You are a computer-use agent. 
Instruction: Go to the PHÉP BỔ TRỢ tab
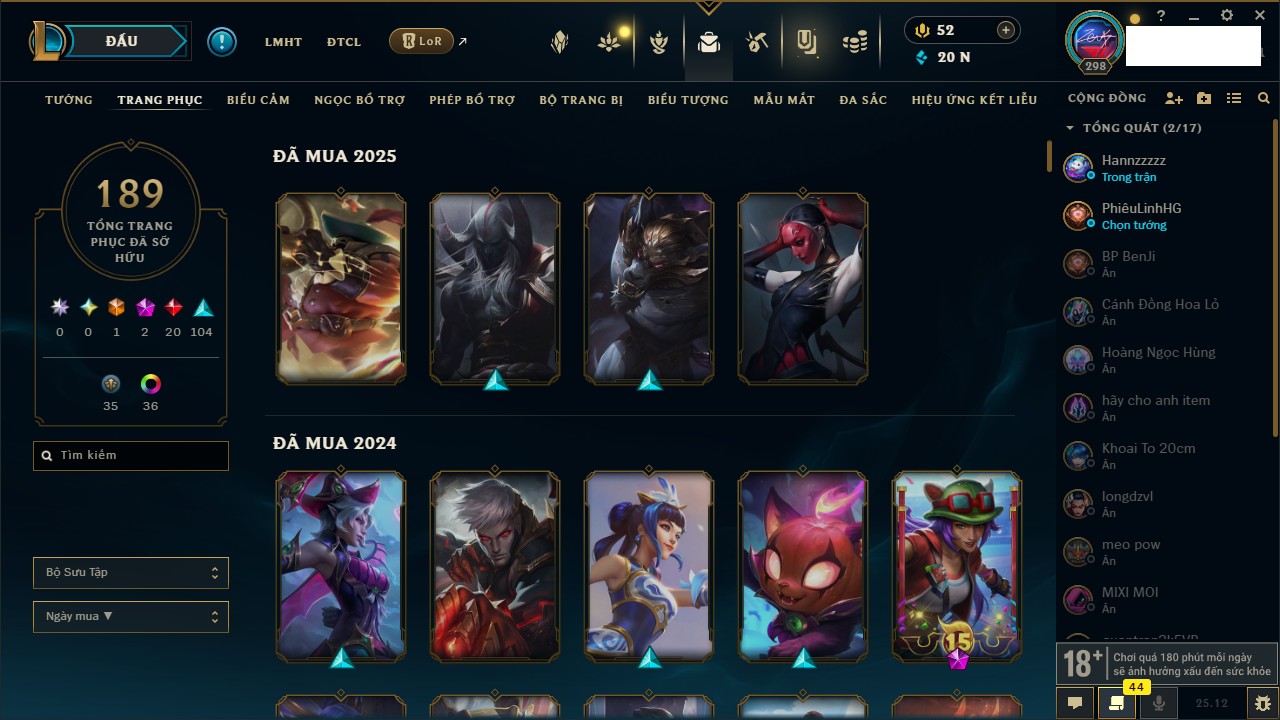click(x=472, y=100)
